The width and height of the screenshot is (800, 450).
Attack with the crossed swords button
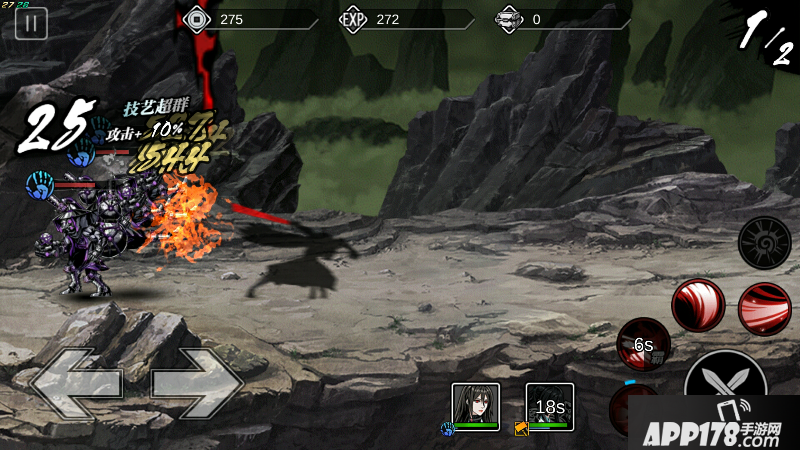point(726,386)
